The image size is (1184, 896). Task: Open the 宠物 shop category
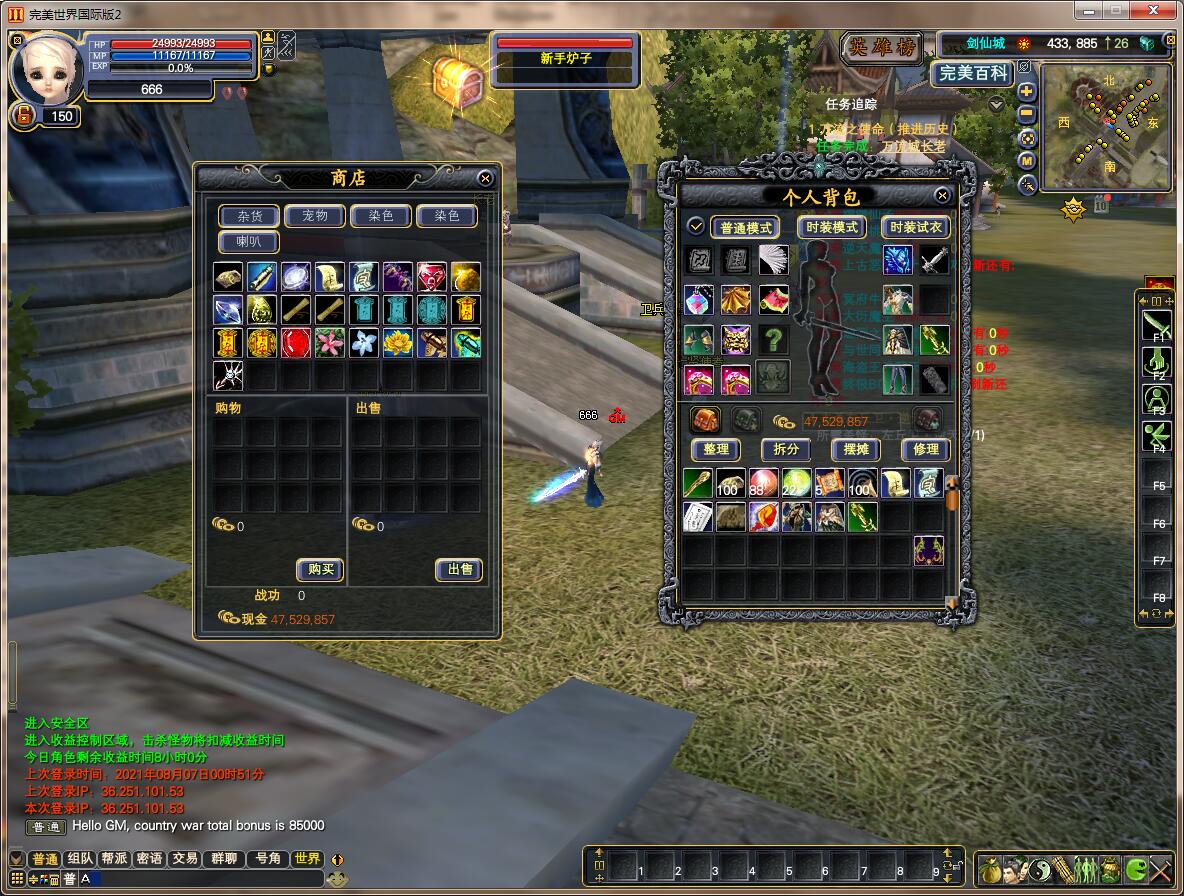pyautogui.click(x=315, y=216)
